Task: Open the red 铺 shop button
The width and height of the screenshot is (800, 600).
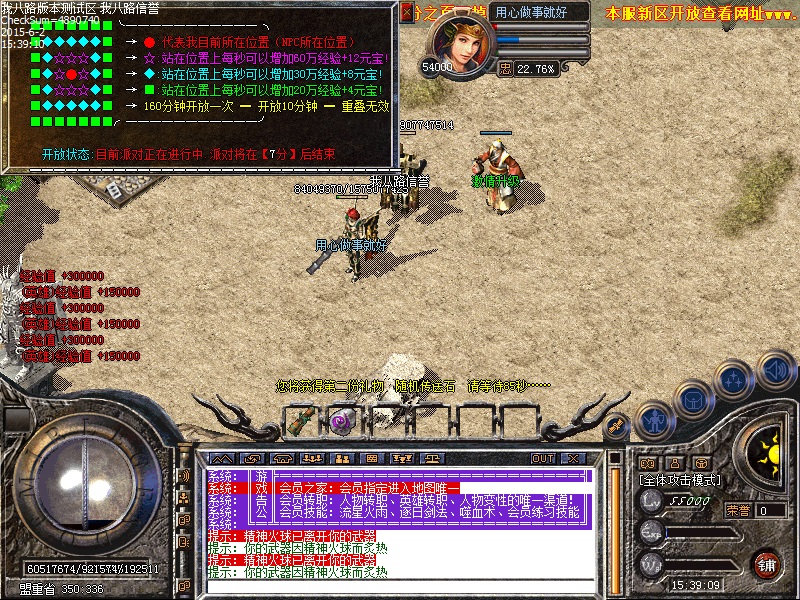Action: coord(767,564)
